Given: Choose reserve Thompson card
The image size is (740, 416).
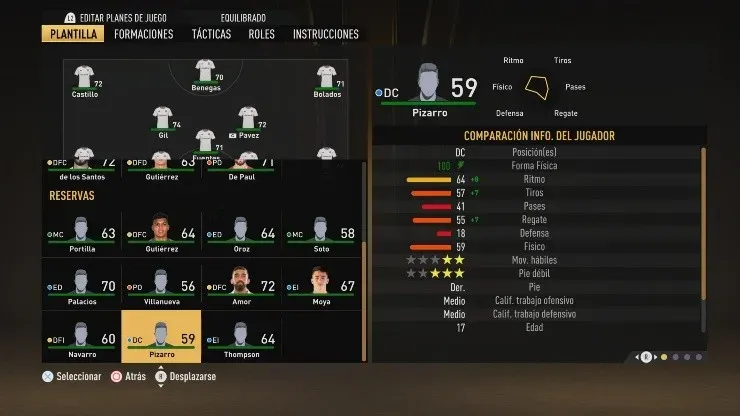Looking at the screenshot, I should [x=240, y=336].
